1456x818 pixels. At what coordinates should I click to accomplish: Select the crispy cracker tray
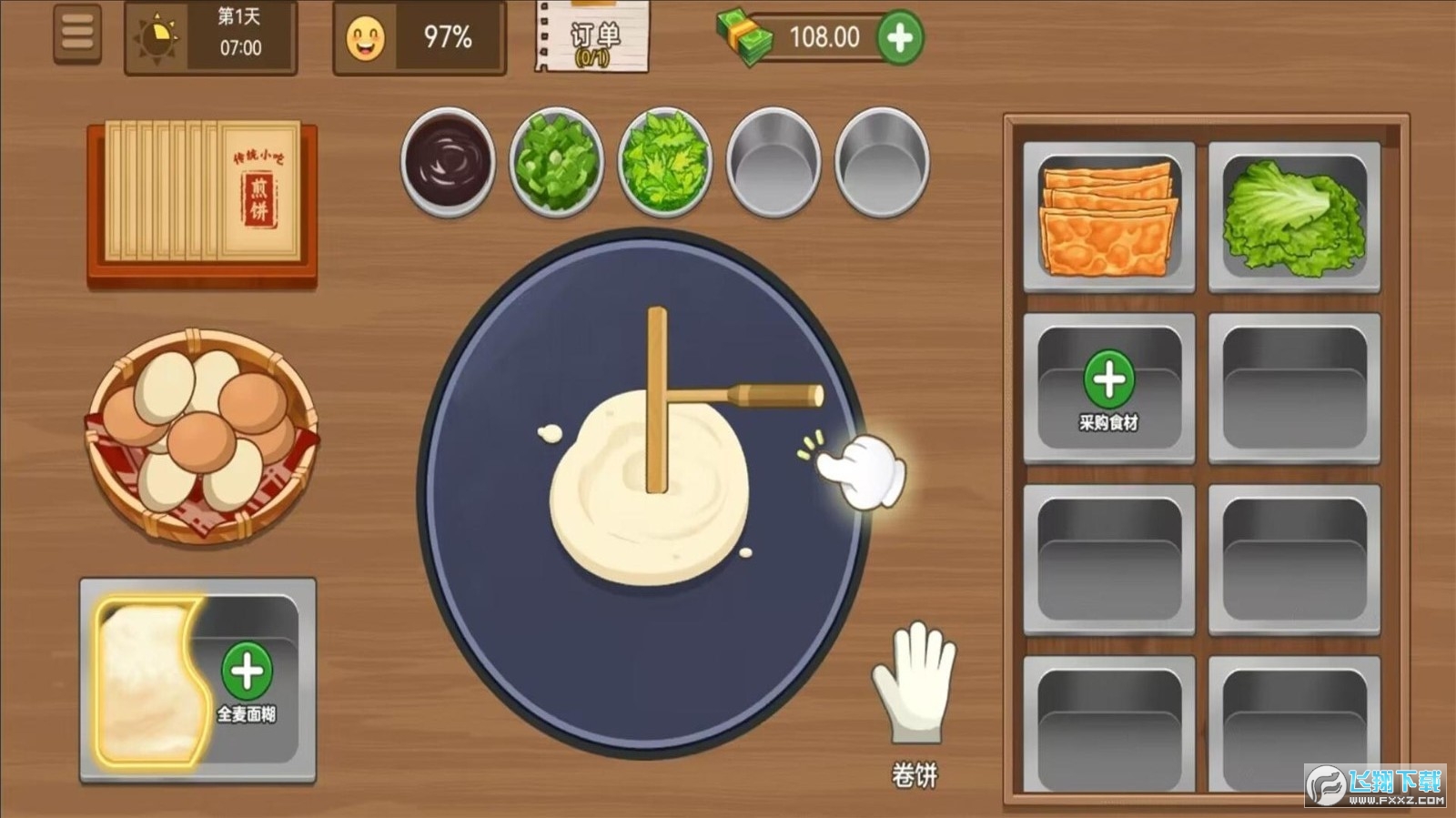click(x=1108, y=217)
